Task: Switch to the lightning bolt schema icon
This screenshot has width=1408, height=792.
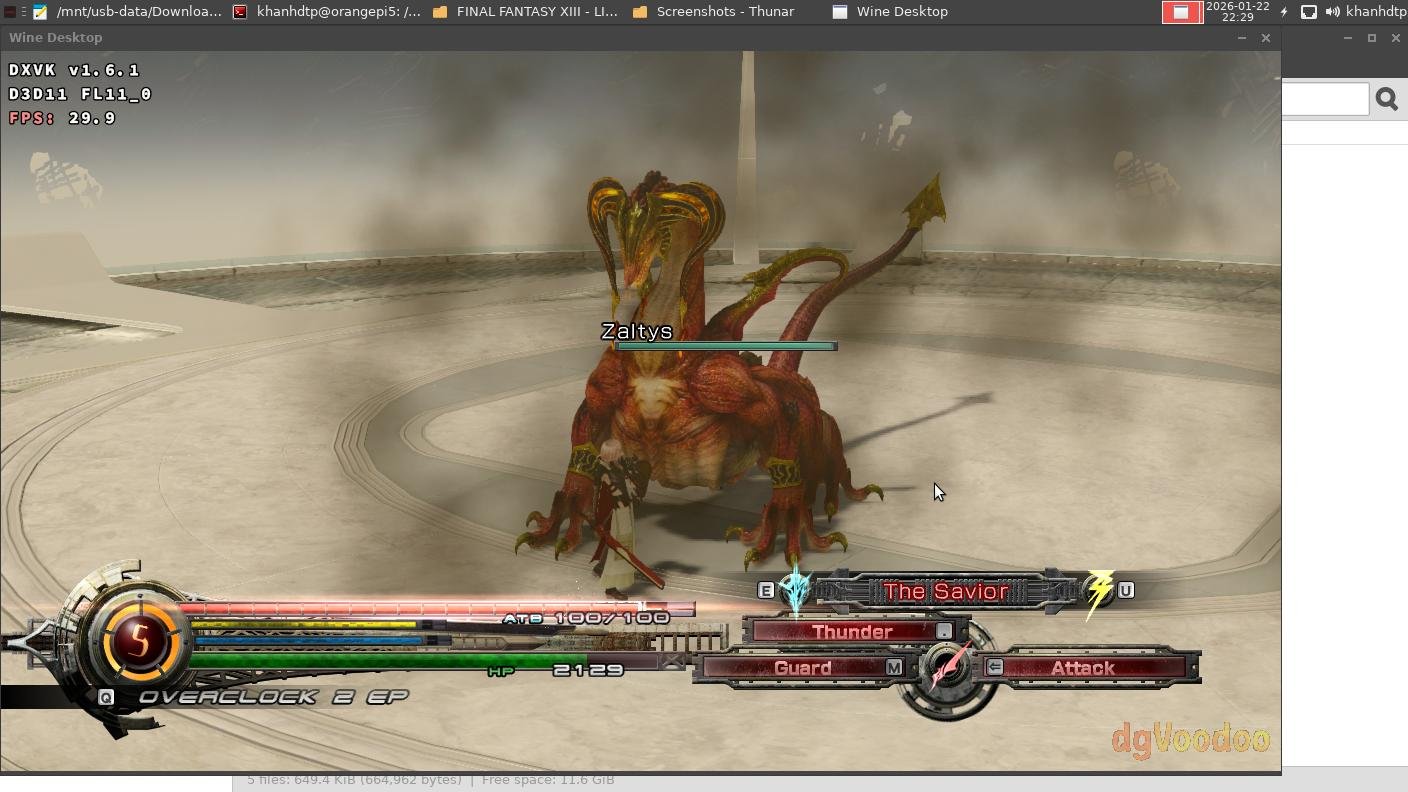Action: [x=1099, y=591]
